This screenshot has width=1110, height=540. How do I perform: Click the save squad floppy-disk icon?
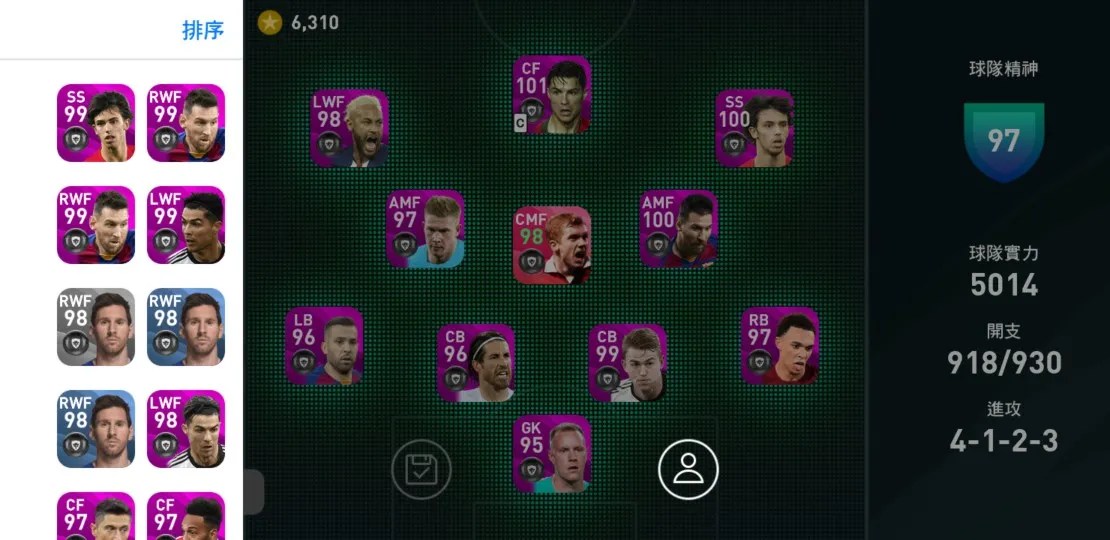(x=421, y=469)
